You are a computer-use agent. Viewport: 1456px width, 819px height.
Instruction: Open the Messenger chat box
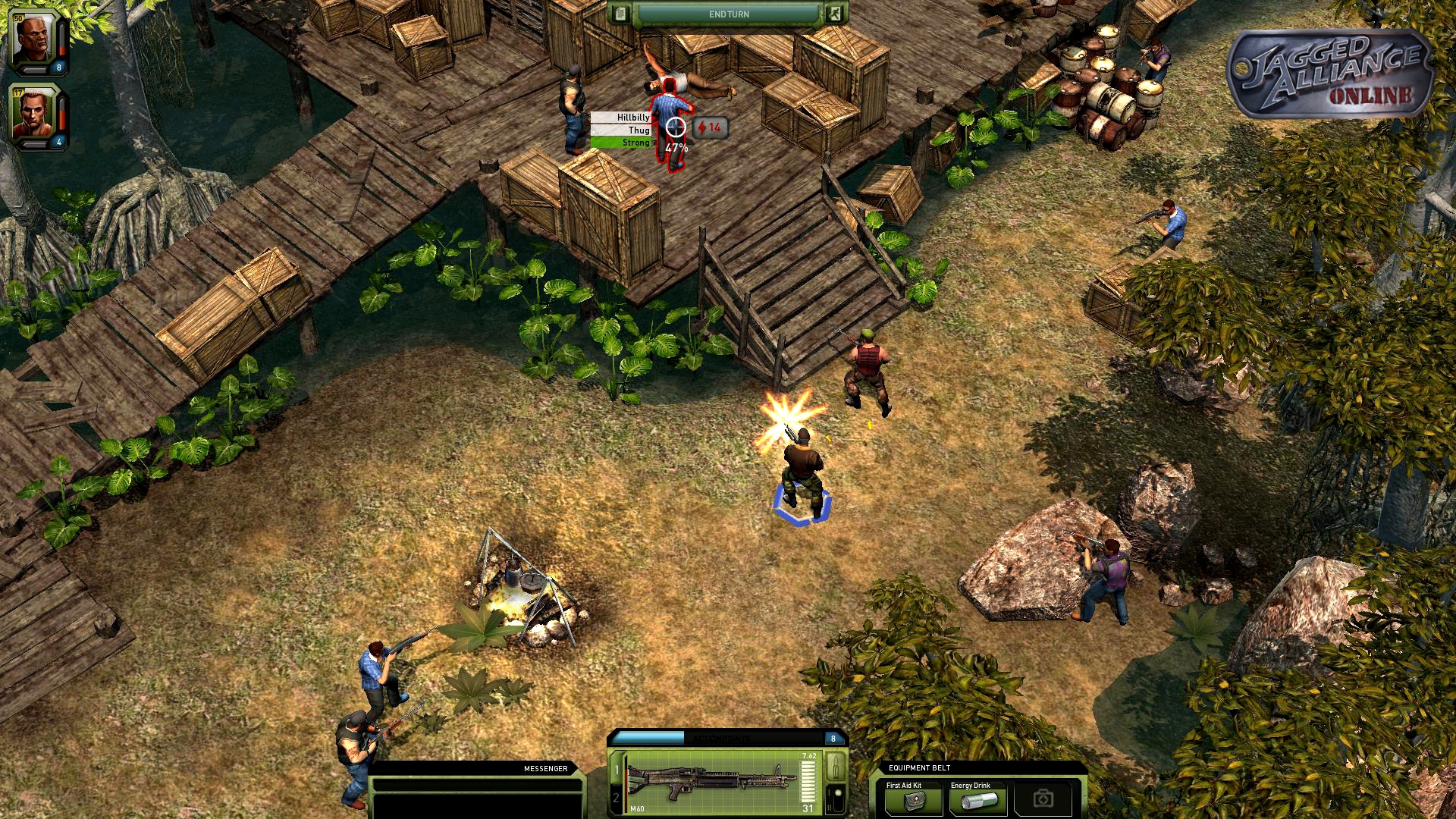click(476, 793)
